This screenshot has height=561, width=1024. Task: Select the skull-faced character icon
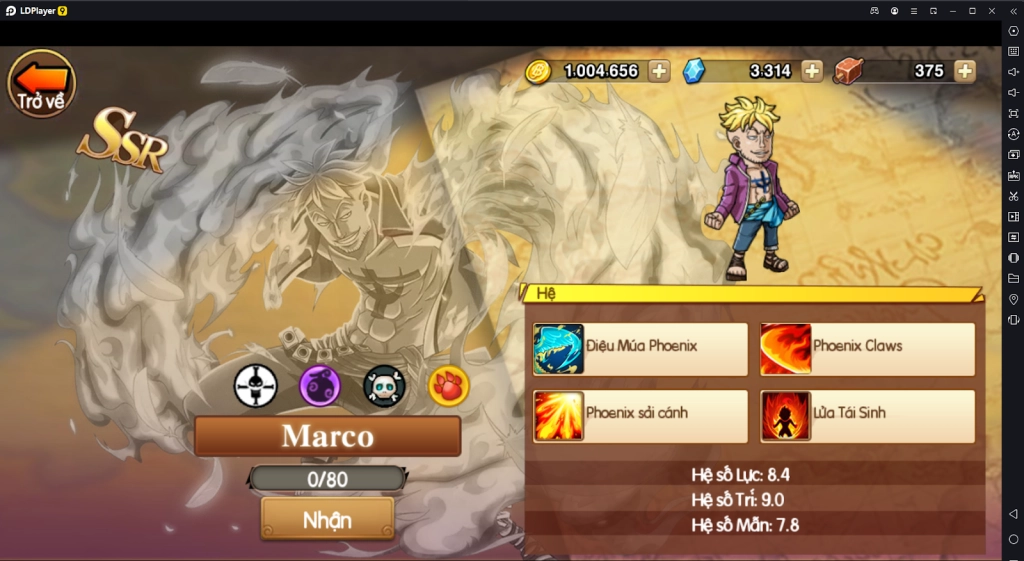384,386
